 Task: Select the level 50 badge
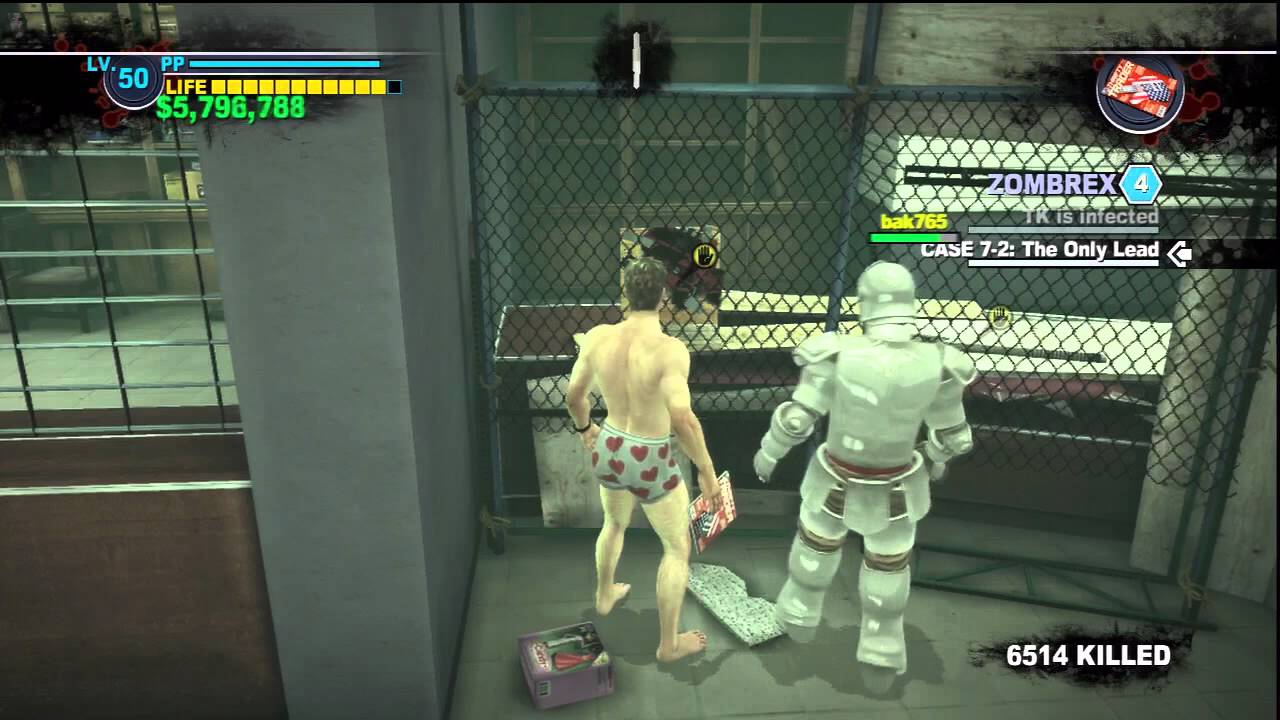point(133,80)
